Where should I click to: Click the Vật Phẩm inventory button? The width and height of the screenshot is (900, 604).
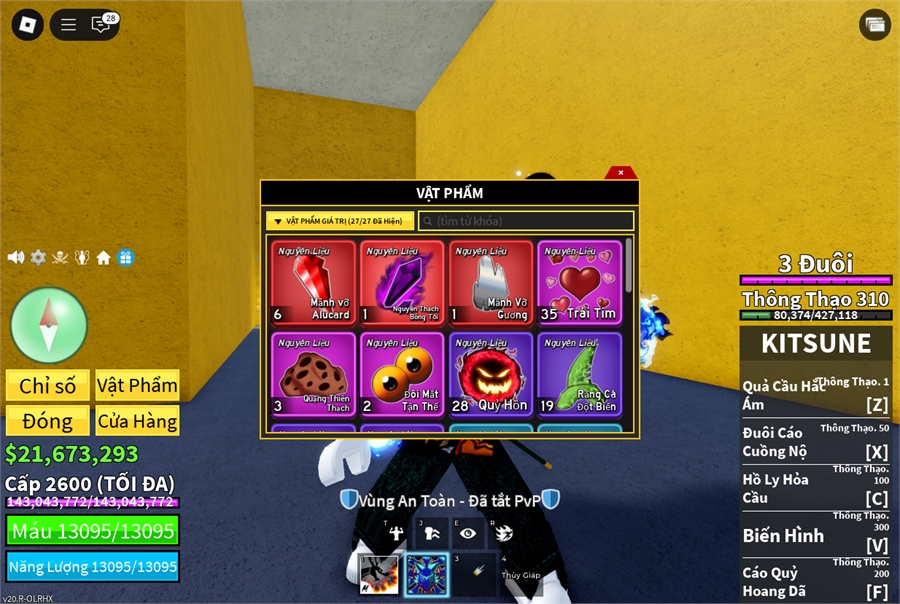click(137, 386)
